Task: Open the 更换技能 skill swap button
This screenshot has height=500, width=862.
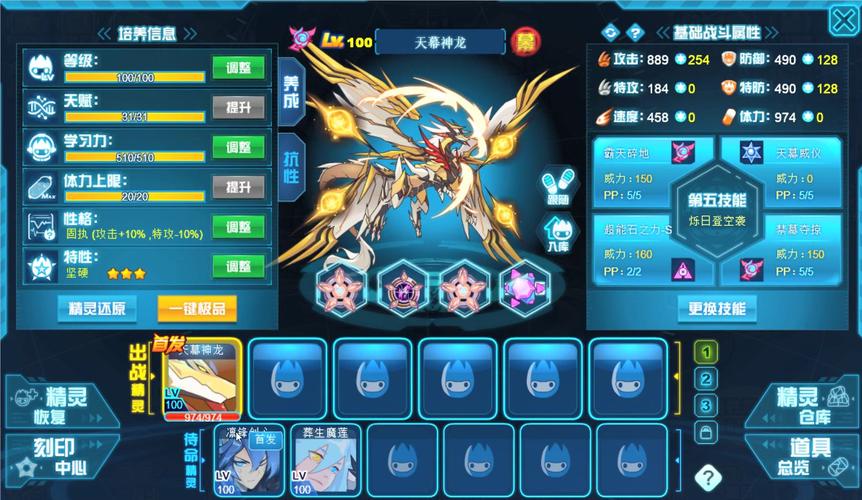Action: point(717,308)
